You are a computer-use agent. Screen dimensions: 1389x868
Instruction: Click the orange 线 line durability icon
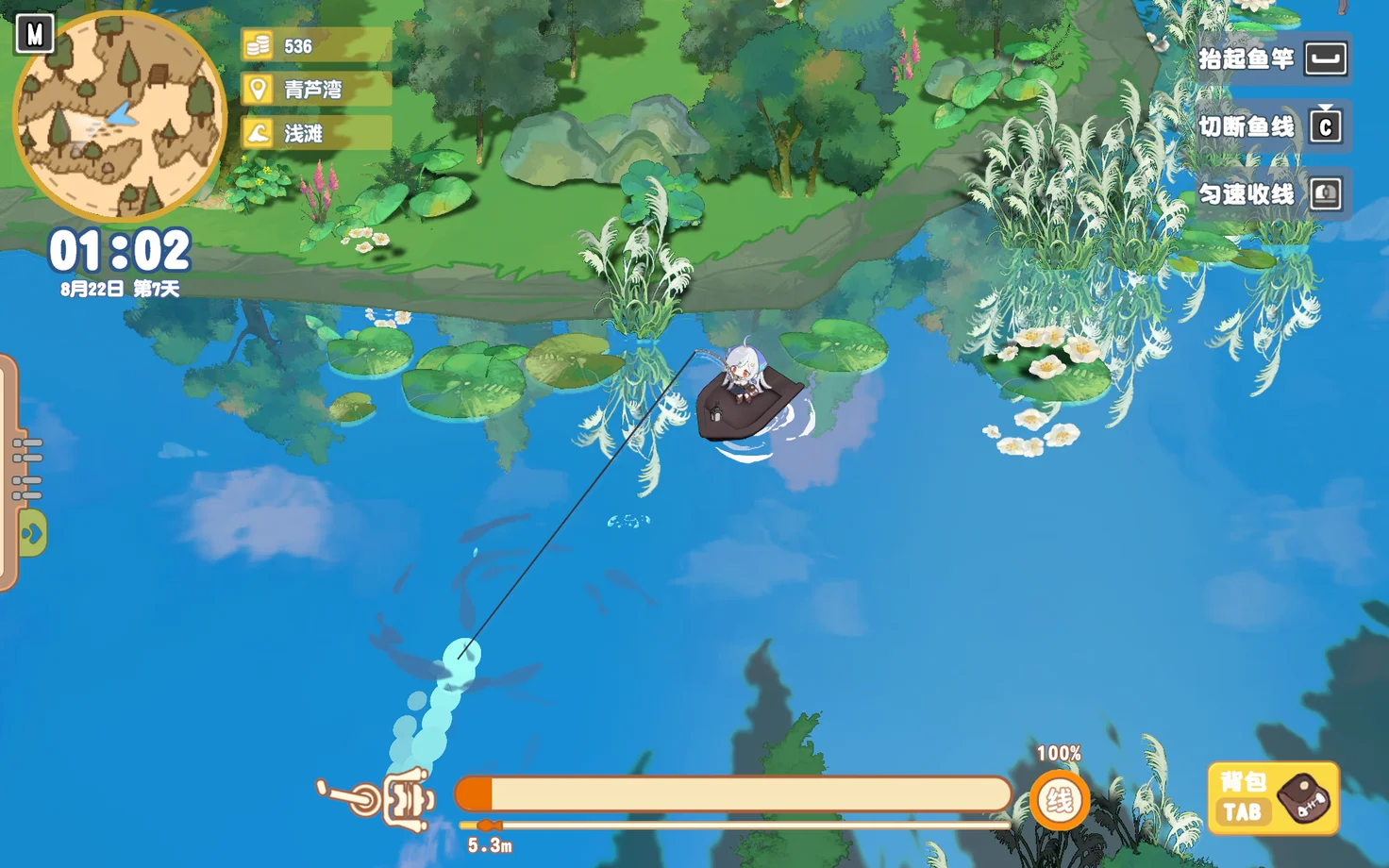(x=1059, y=802)
